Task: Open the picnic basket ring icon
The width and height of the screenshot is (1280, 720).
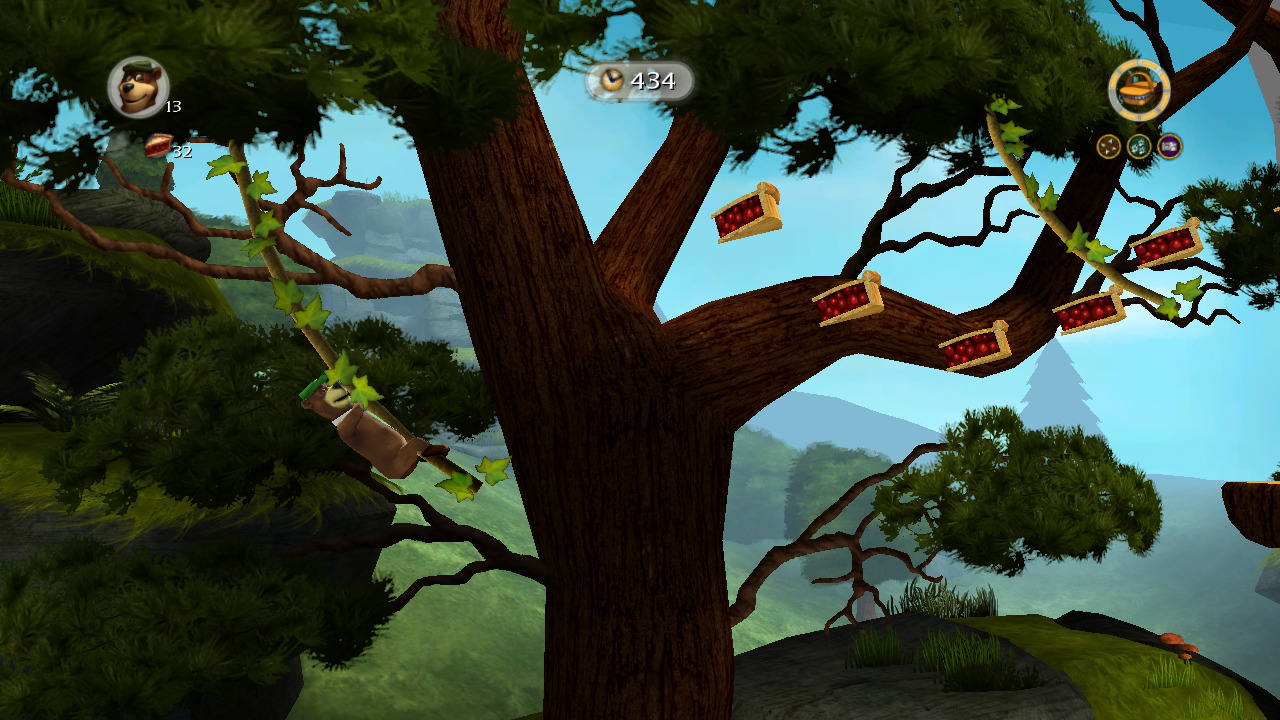Action: [1139, 91]
